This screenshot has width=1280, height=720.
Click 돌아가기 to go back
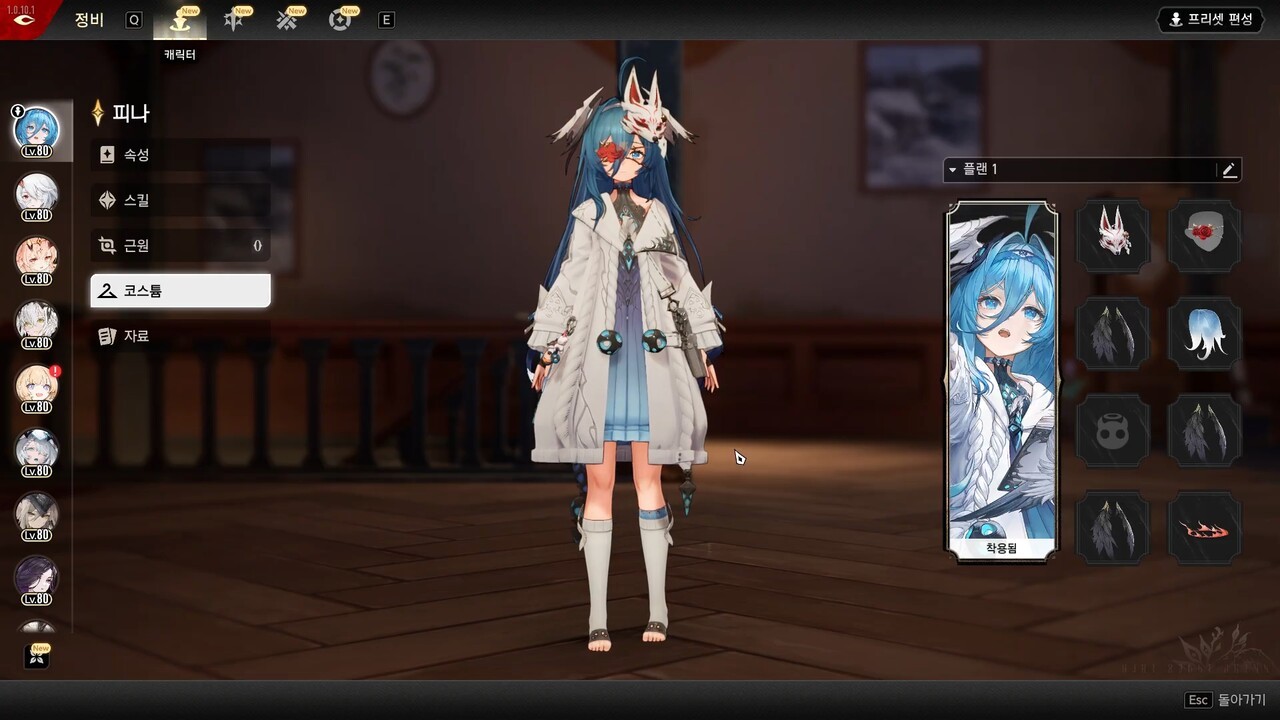point(1225,700)
